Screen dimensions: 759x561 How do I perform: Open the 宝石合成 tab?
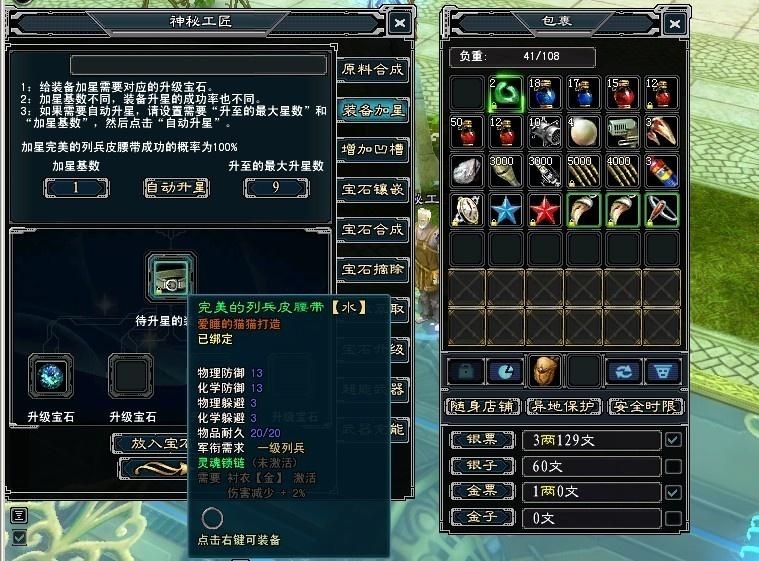point(372,229)
